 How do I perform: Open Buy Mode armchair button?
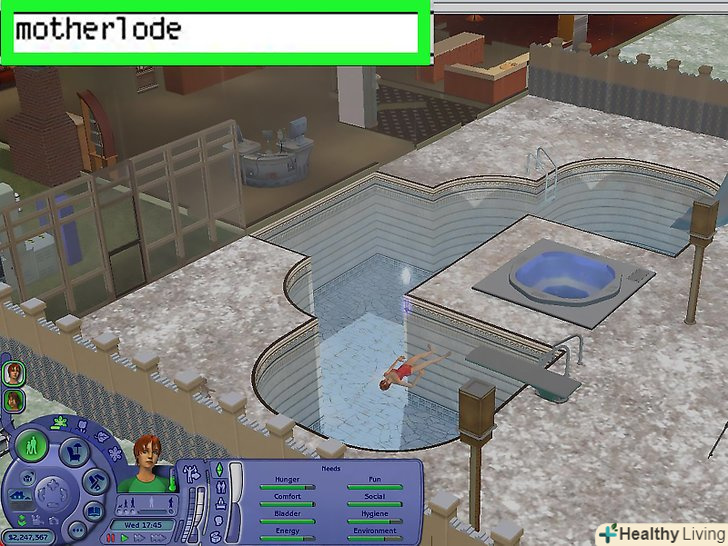point(72,453)
